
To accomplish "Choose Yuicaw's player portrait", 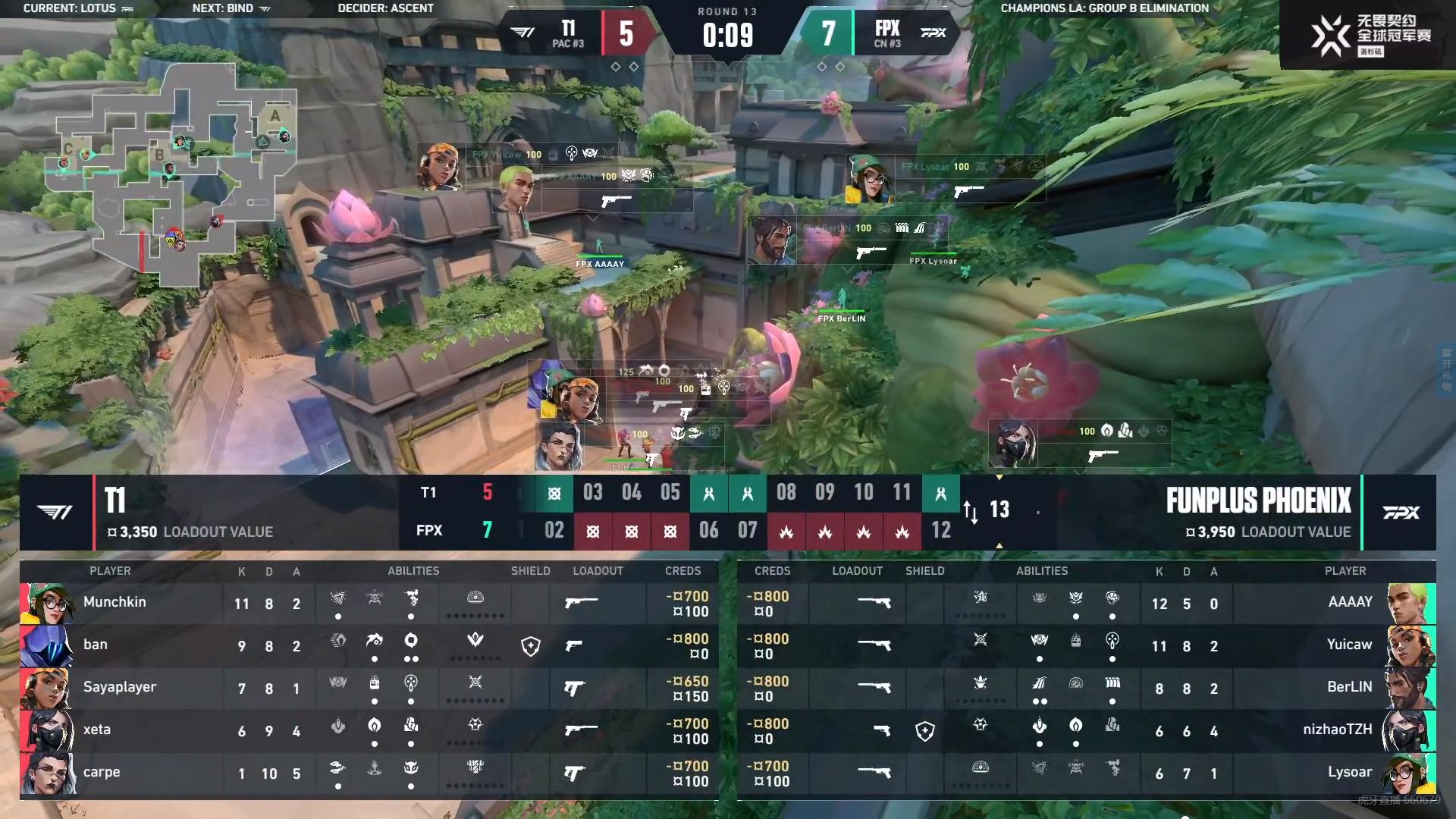I will 1410,646.
